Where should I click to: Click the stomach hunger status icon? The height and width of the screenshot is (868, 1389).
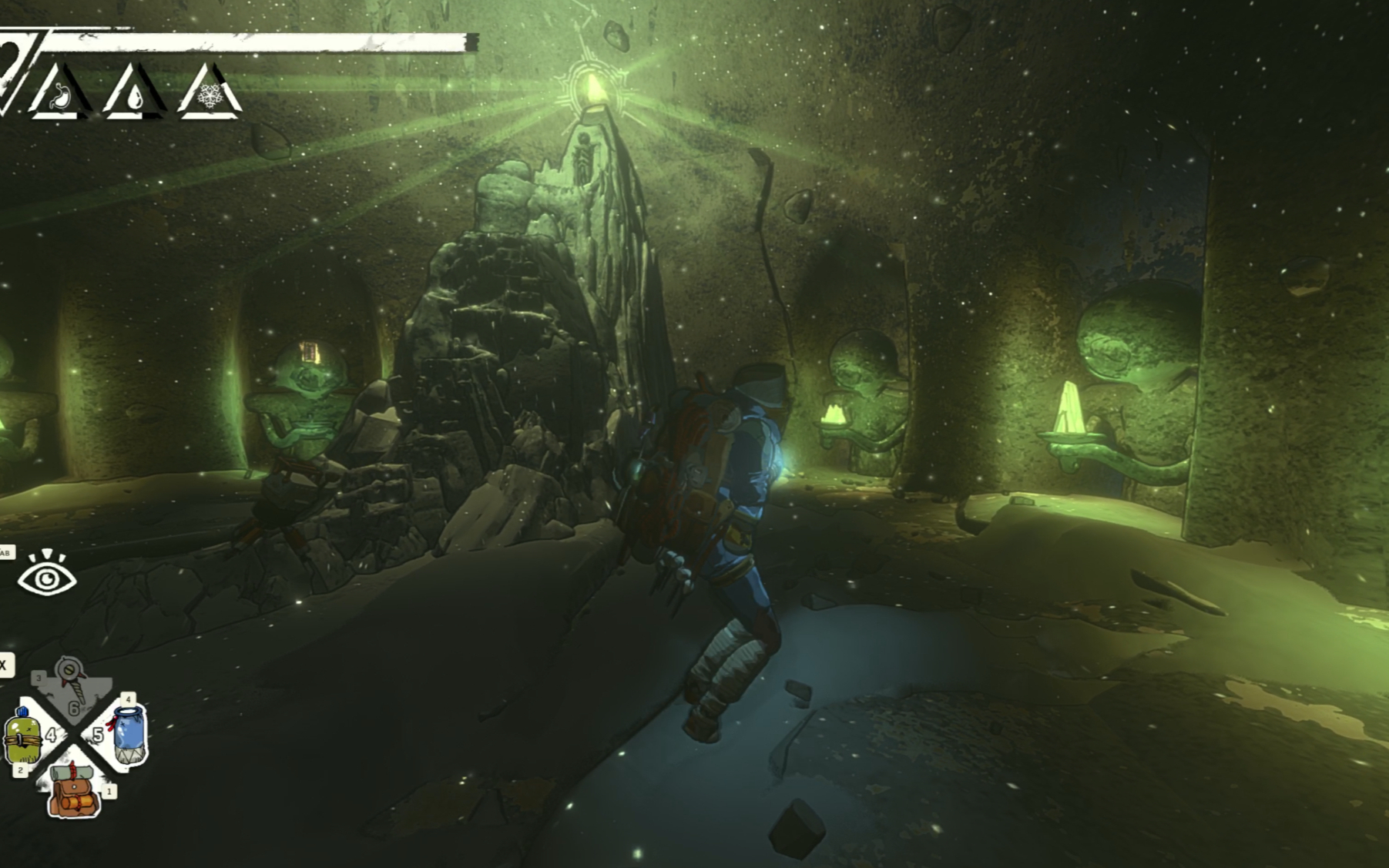(60, 96)
